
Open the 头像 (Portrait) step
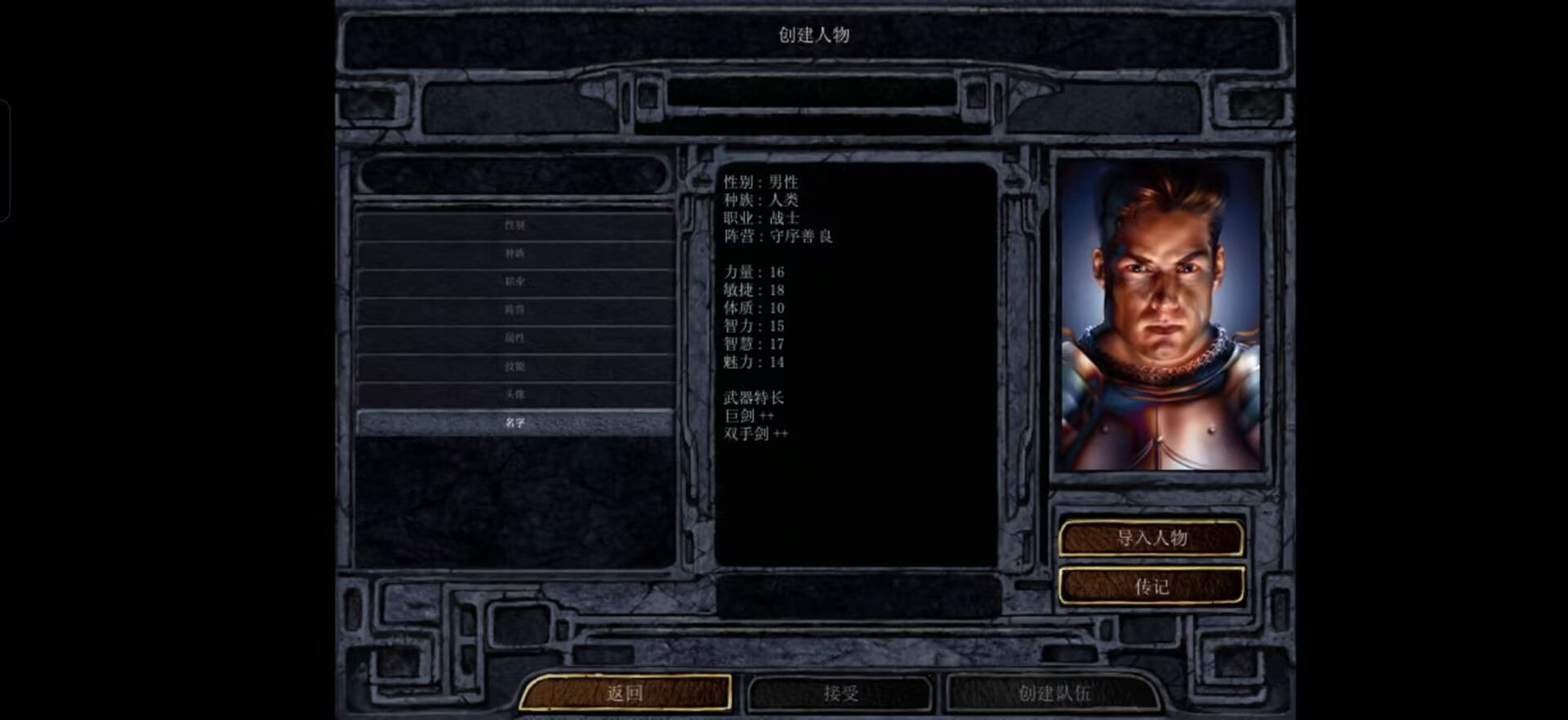514,394
